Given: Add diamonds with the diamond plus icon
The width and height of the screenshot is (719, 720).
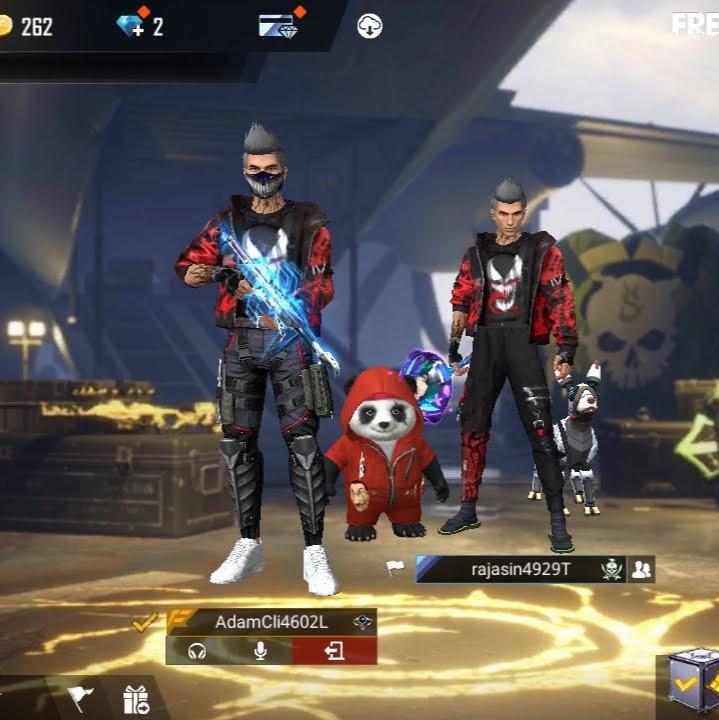Looking at the screenshot, I should point(132,25).
